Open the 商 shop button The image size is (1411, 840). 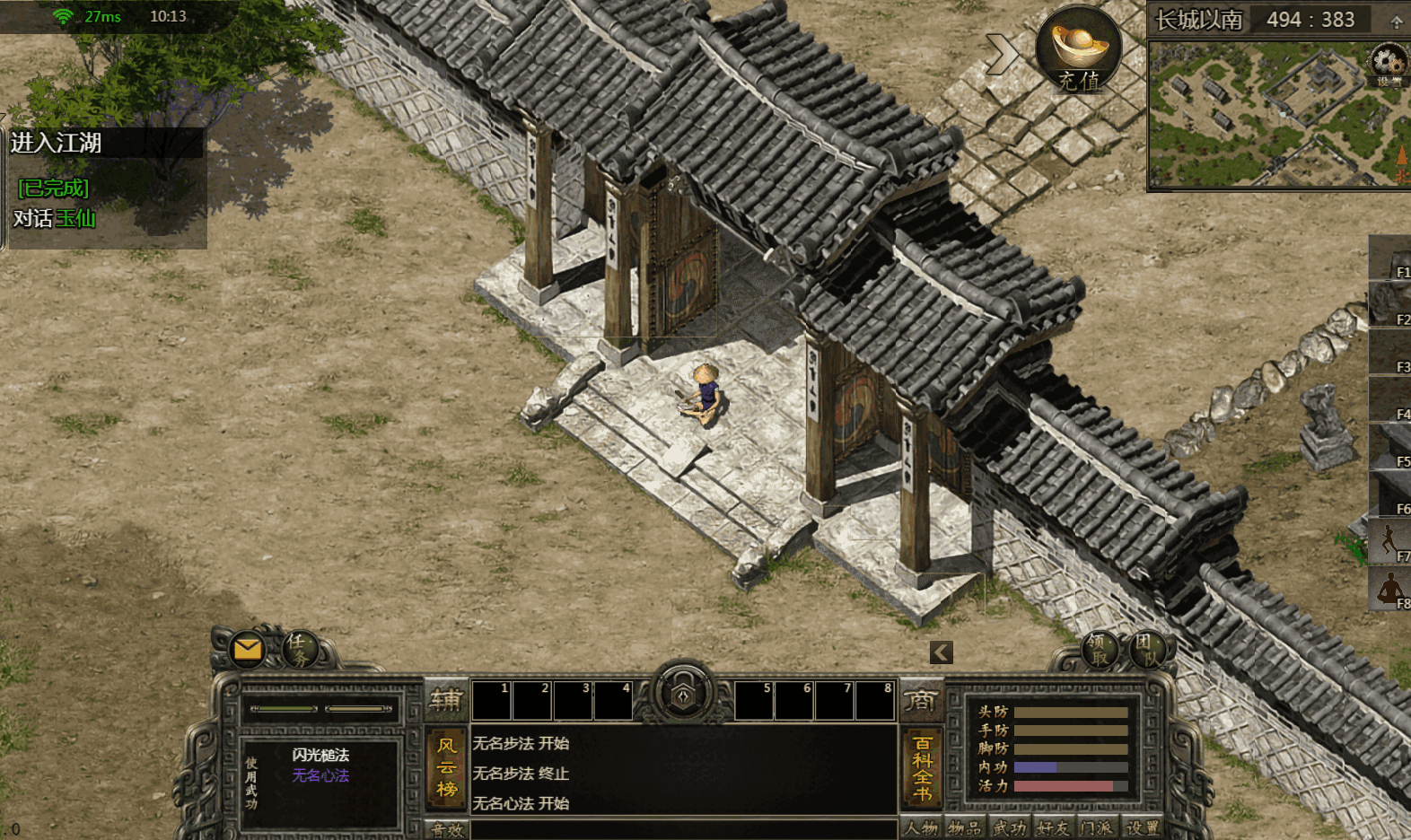coord(921,700)
